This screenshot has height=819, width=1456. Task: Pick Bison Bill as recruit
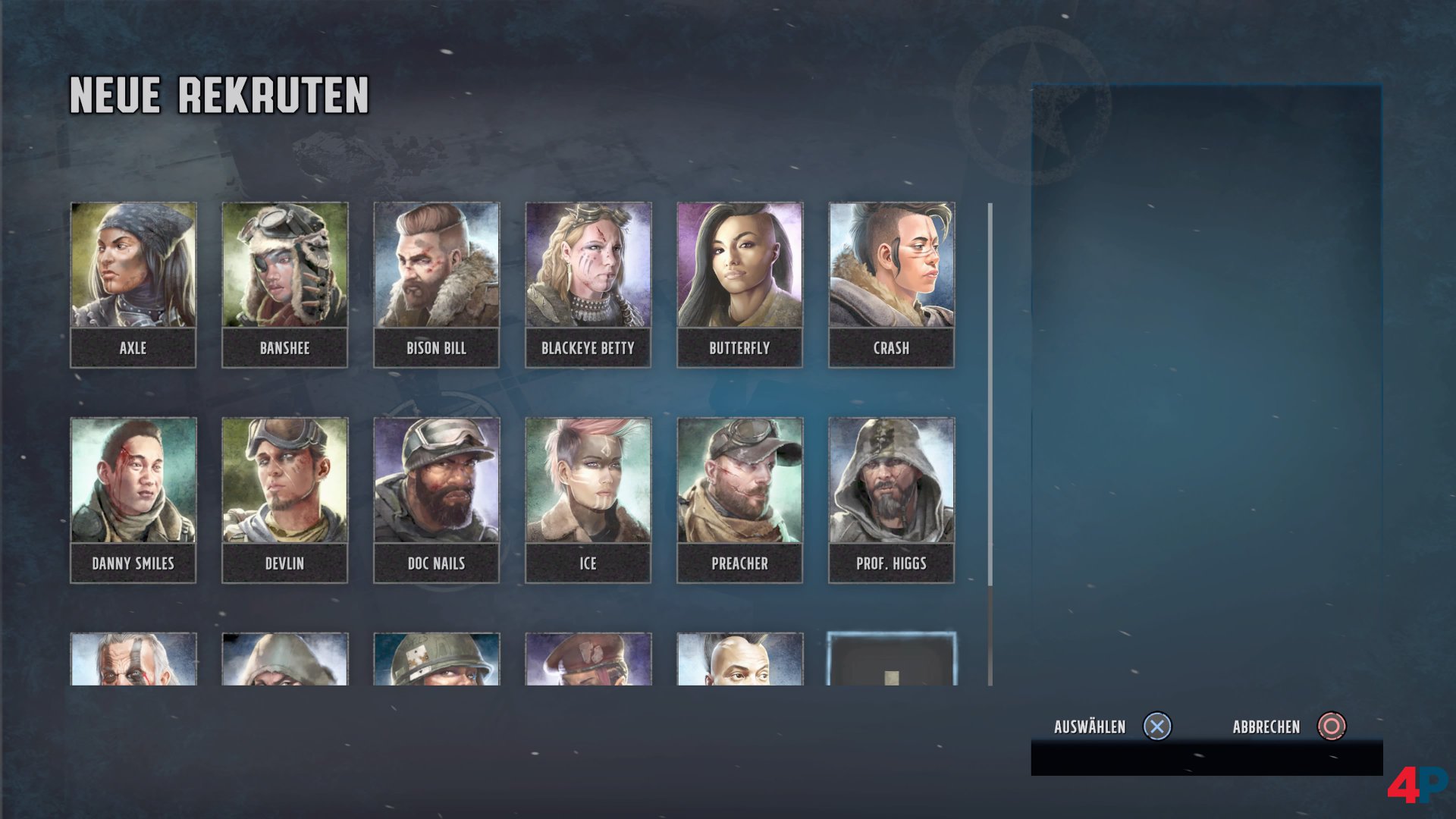[x=436, y=284]
